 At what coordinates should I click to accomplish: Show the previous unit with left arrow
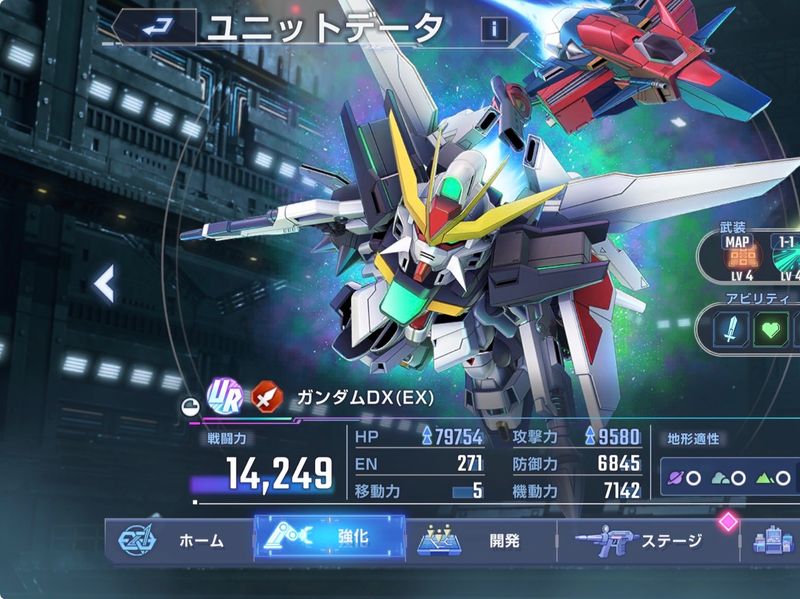click(x=103, y=285)
